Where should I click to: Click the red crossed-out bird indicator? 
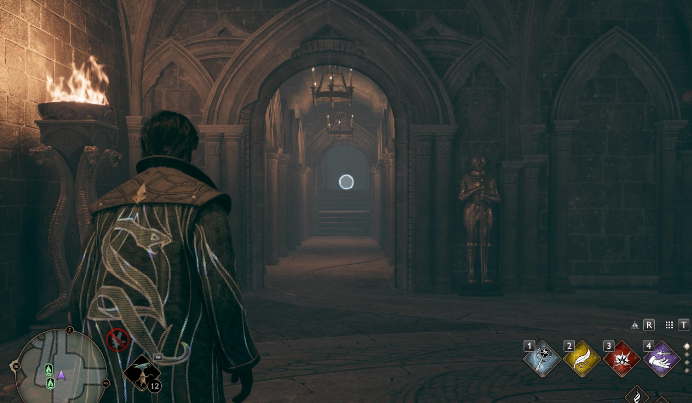[x=119, y=339]
